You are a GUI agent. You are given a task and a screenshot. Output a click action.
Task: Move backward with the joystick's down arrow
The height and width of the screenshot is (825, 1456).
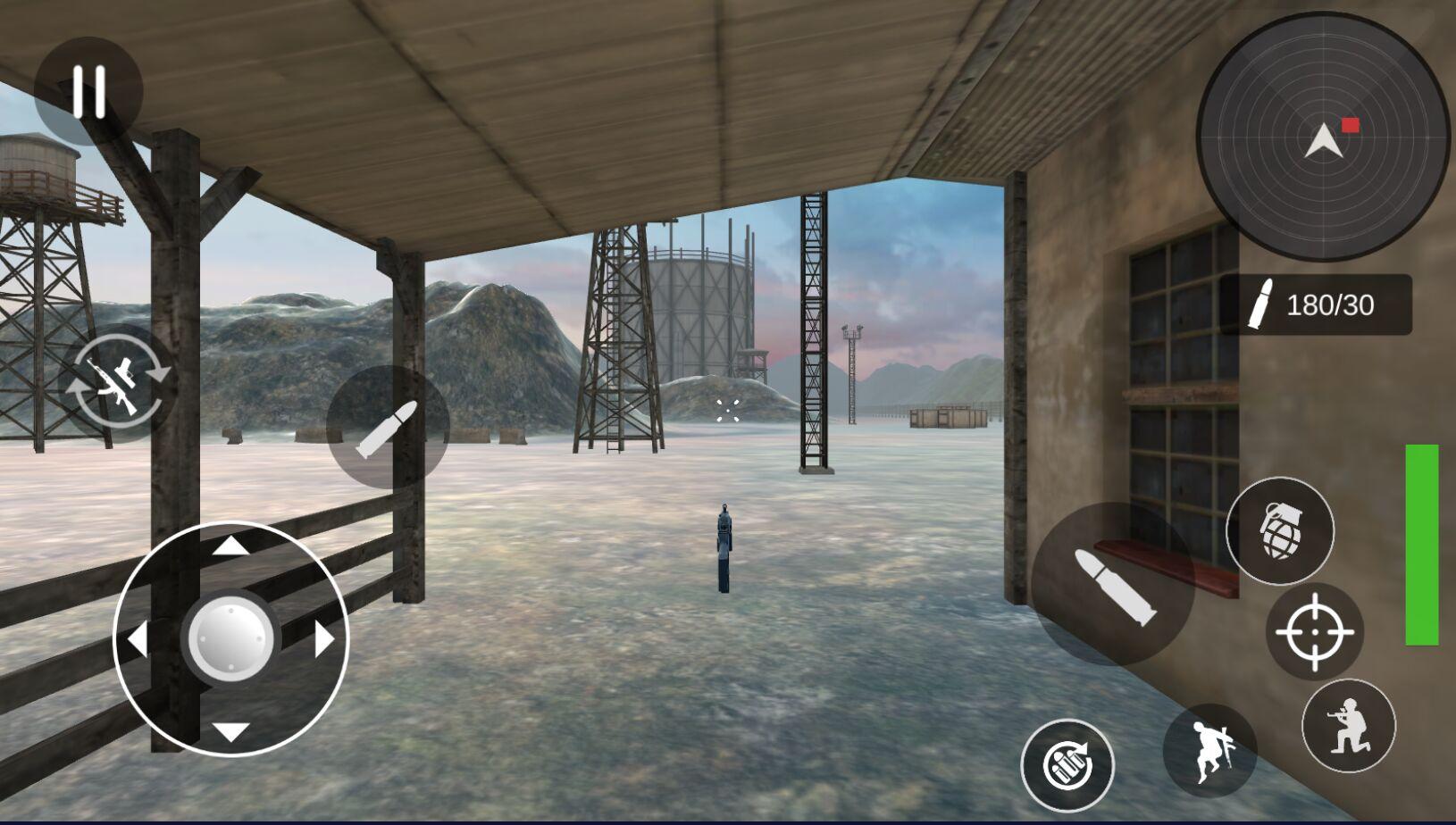230,732
